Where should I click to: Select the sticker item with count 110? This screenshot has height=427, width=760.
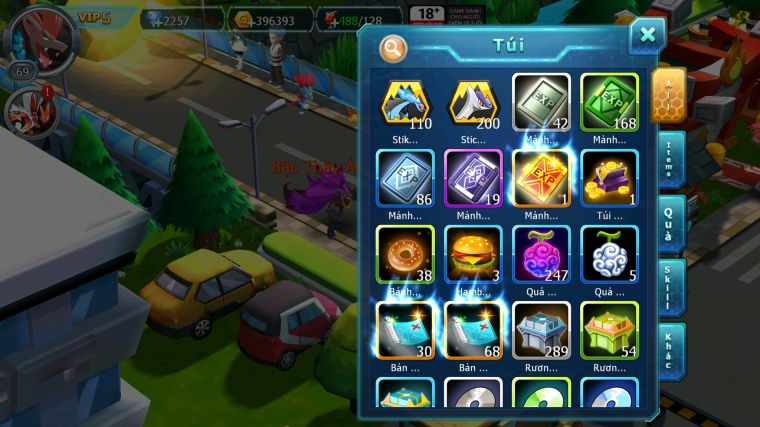coord(405,104)
